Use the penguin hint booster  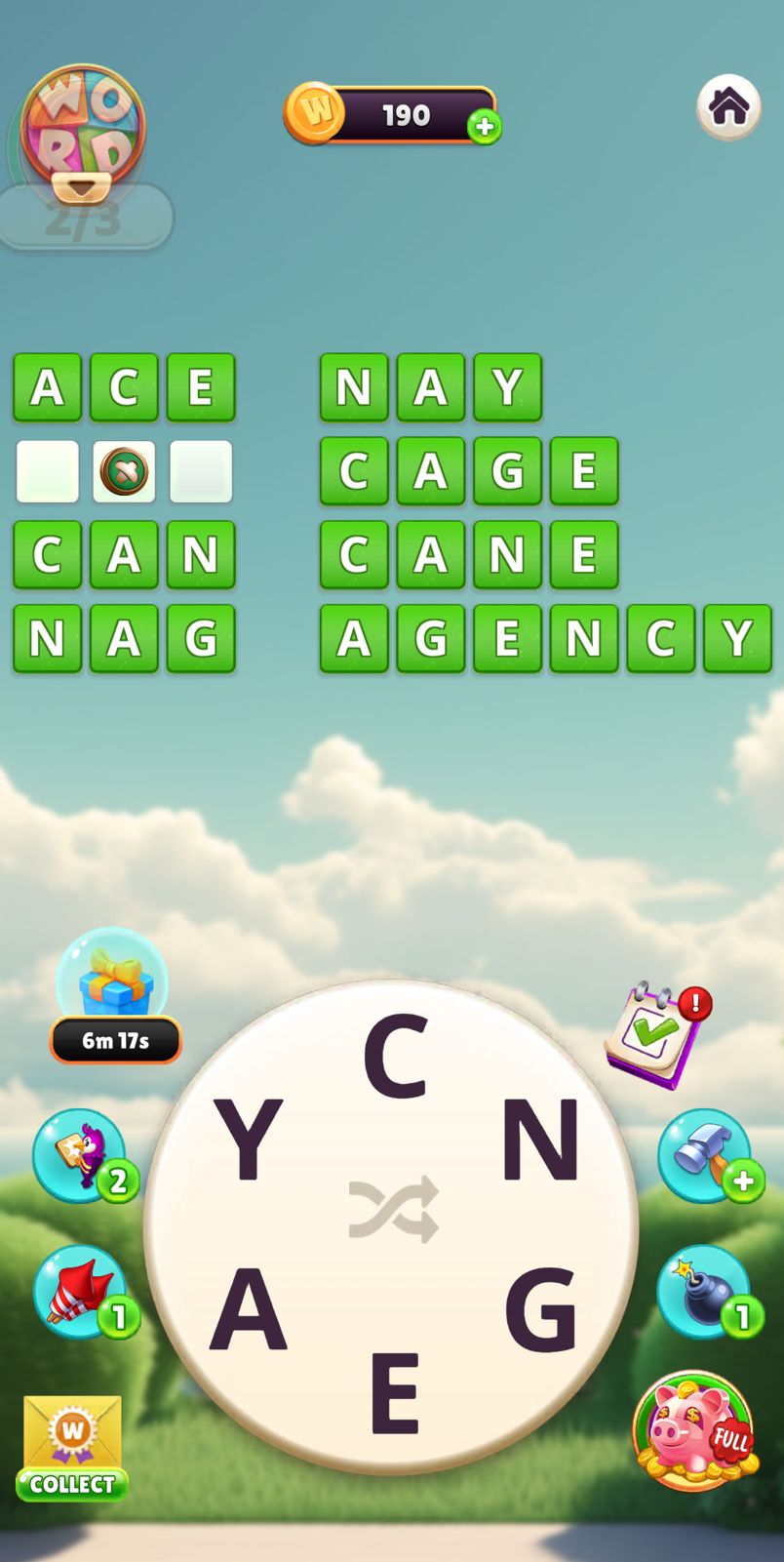pos(82,1156)
